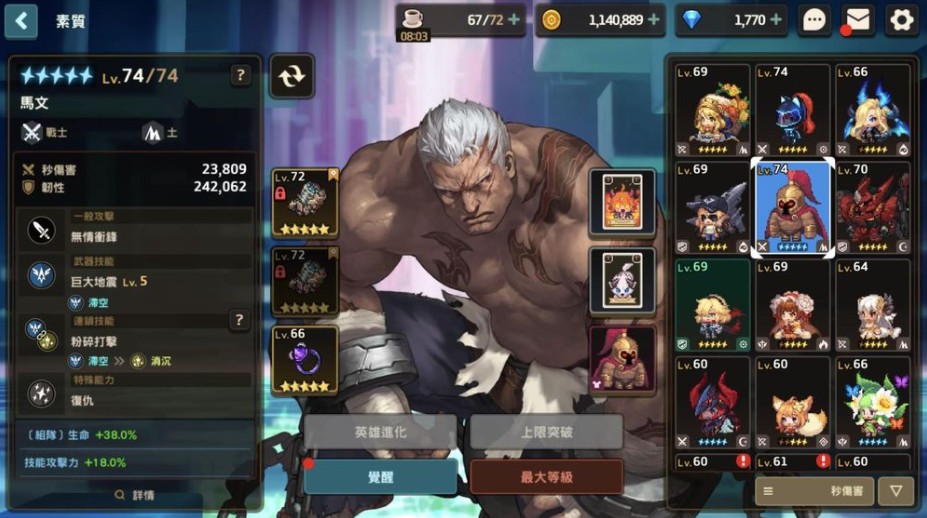This screenshot has width=927, height=518.
Task: Open the chat speech bubble
Action: [x=814, y=20]
